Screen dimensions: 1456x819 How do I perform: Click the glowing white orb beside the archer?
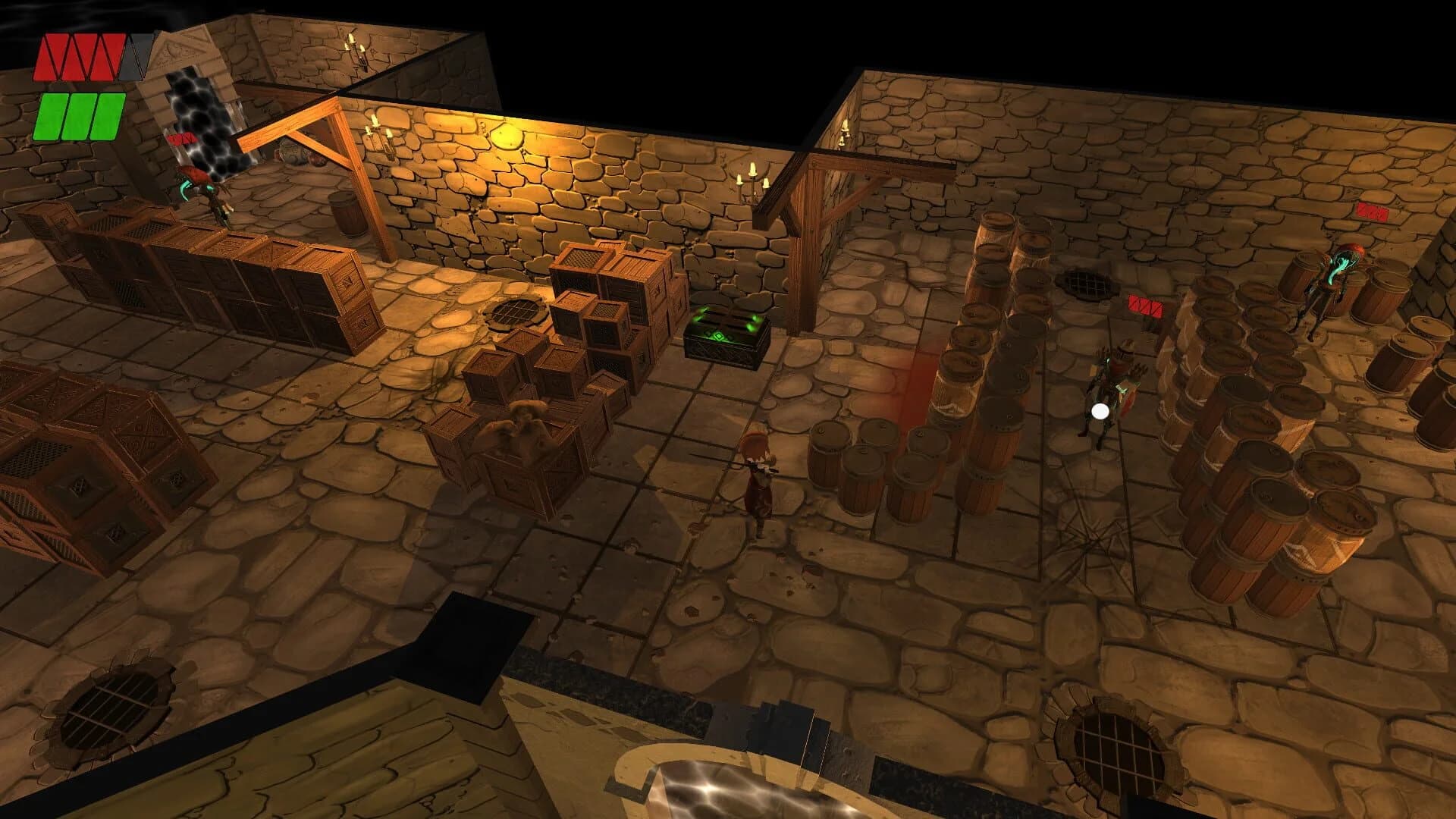(1099, 412)
